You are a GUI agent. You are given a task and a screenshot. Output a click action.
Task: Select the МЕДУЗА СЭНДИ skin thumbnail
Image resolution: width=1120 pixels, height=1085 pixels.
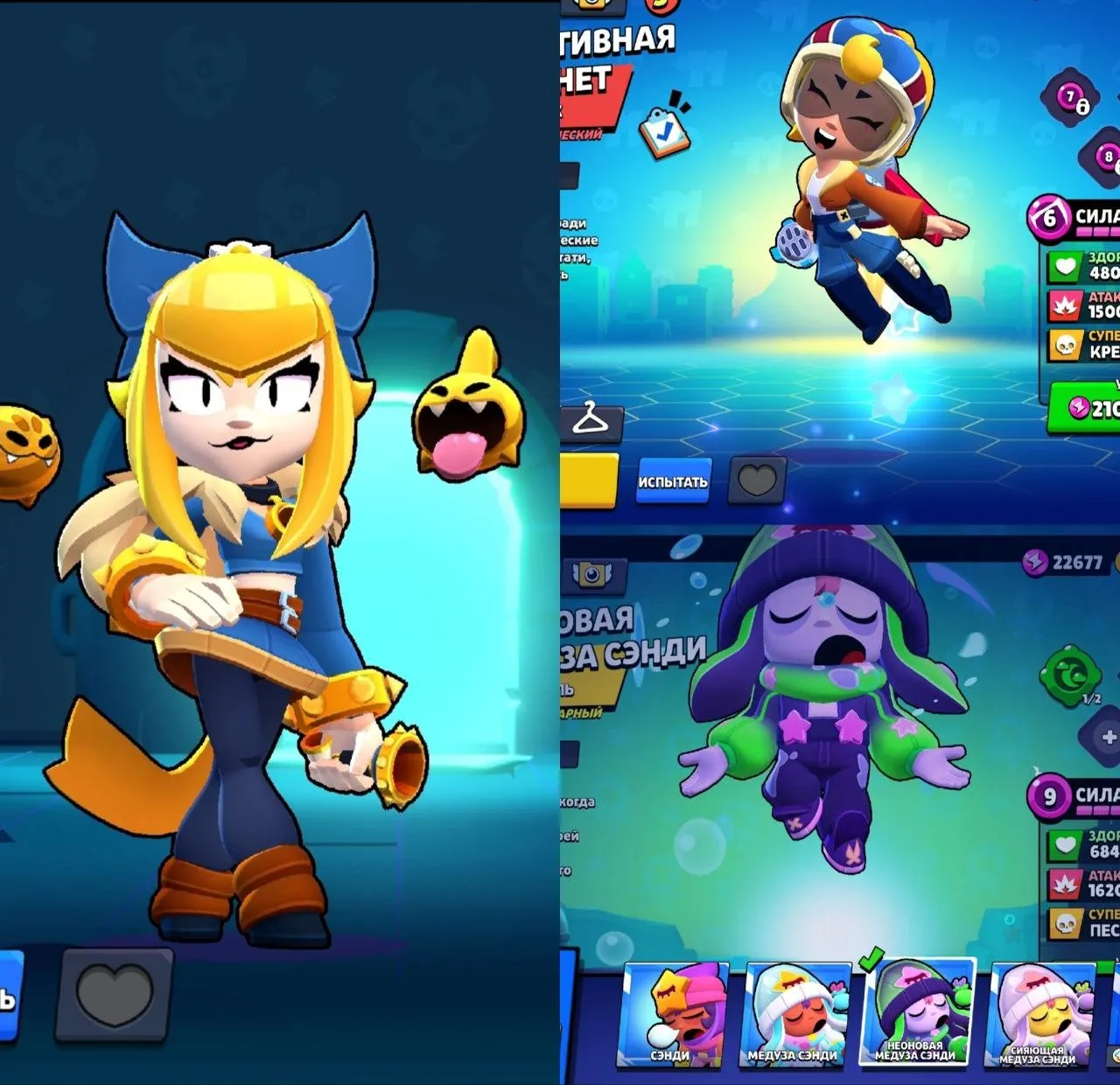[792, 1018]
